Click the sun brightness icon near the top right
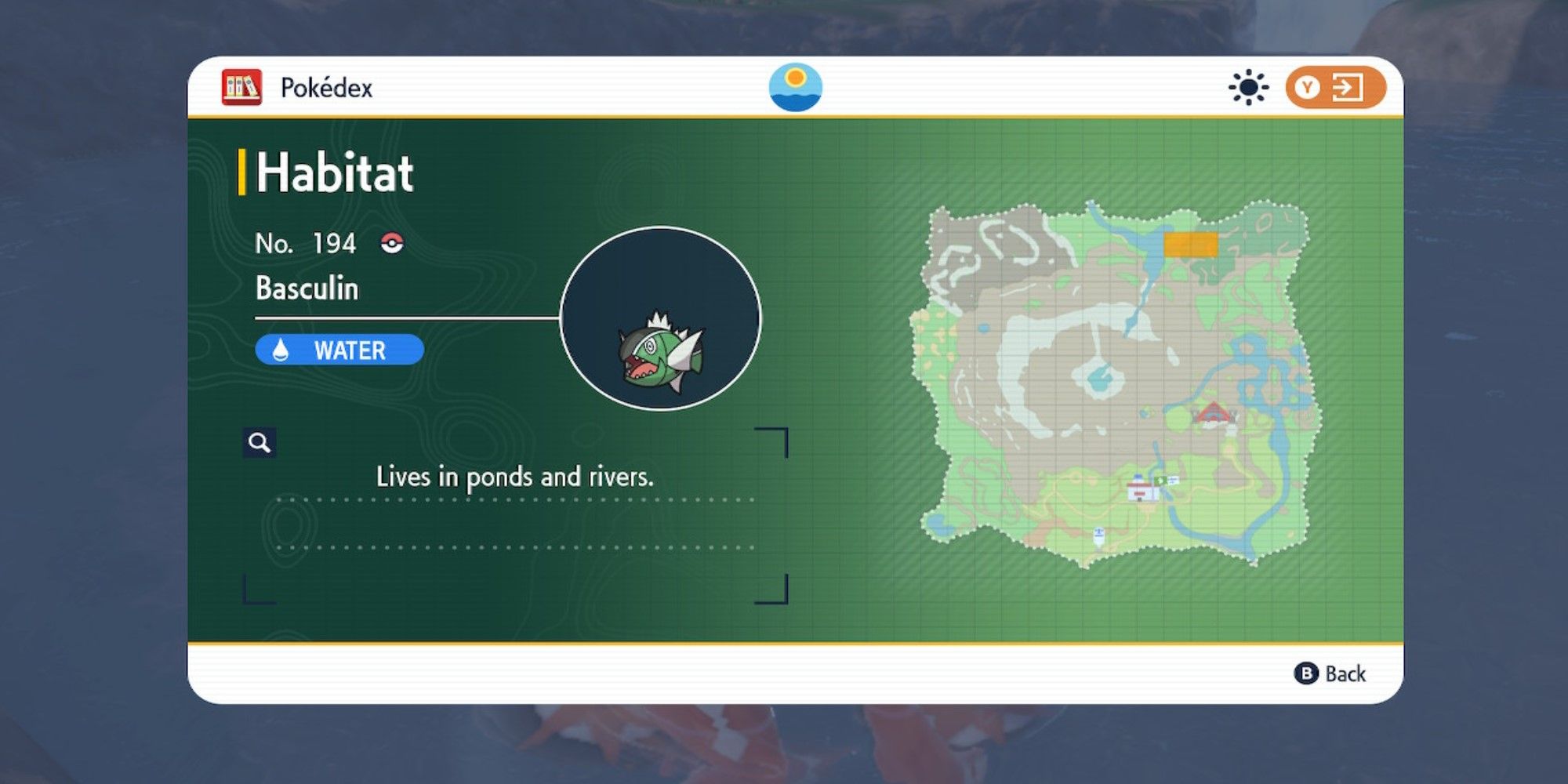Image resolution: width=1568 pixels, height=784 pixels. pos(1248,89)
